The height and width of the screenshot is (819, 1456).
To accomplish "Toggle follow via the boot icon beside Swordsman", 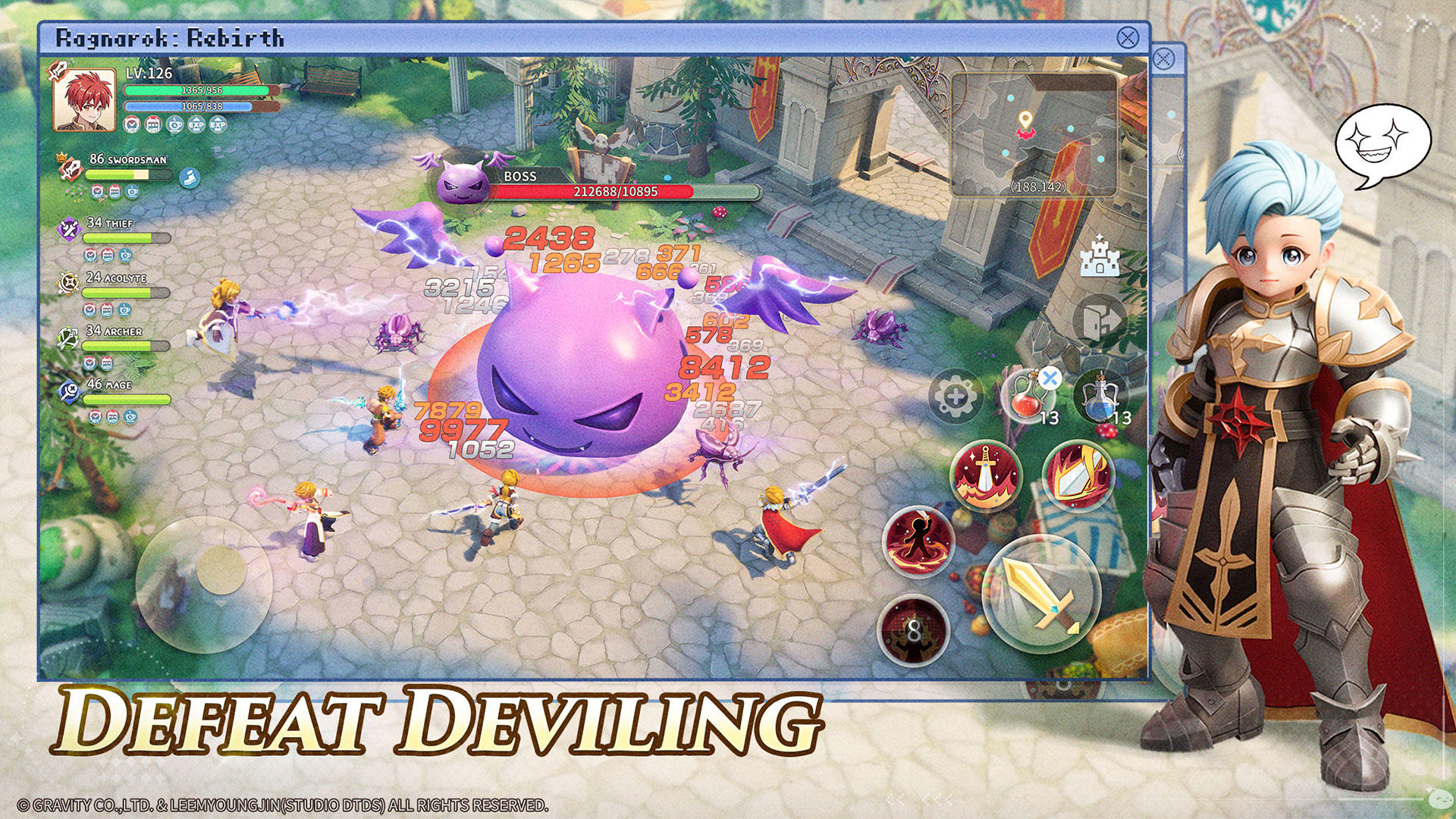I will click(x=189, y=177).
